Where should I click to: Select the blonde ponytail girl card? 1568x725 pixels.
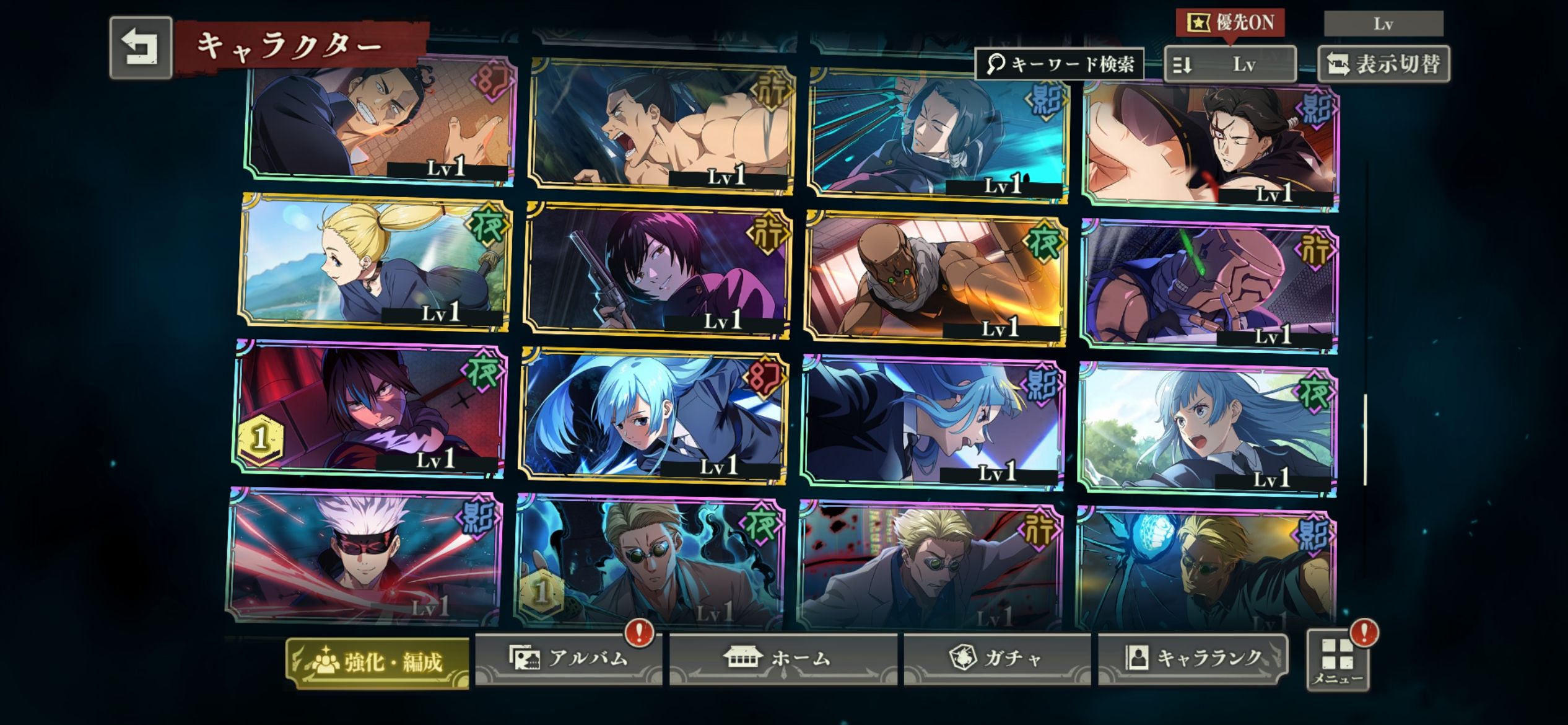(x=374, y=260)
